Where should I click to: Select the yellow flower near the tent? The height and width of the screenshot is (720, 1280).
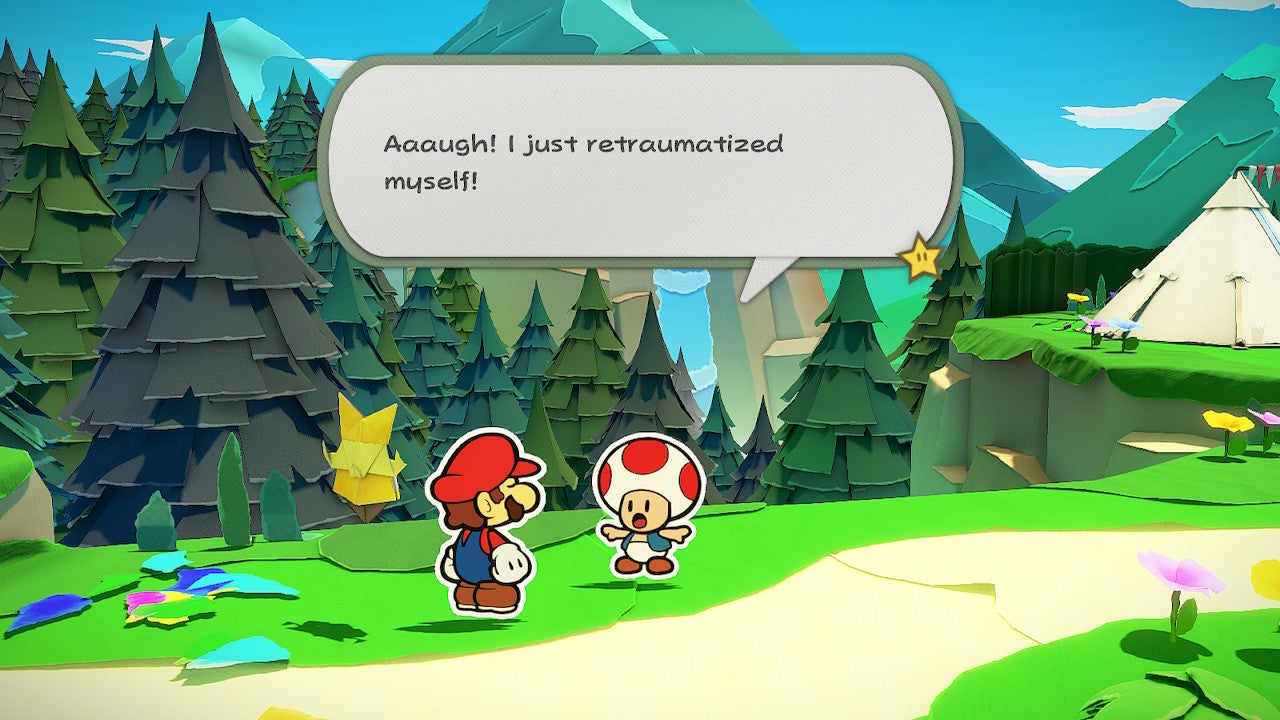(1078, 297)
